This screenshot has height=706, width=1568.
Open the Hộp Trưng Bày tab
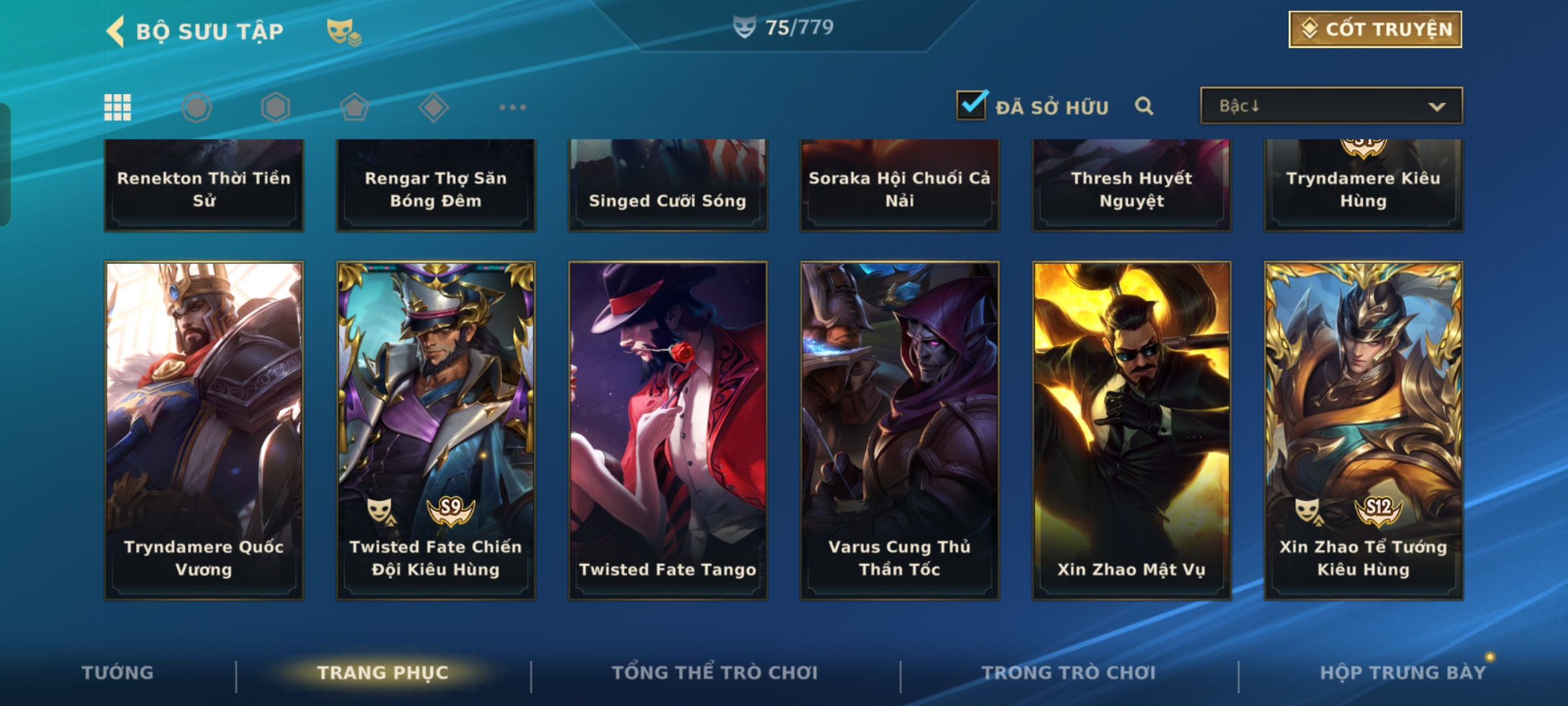coord(1403,673)
